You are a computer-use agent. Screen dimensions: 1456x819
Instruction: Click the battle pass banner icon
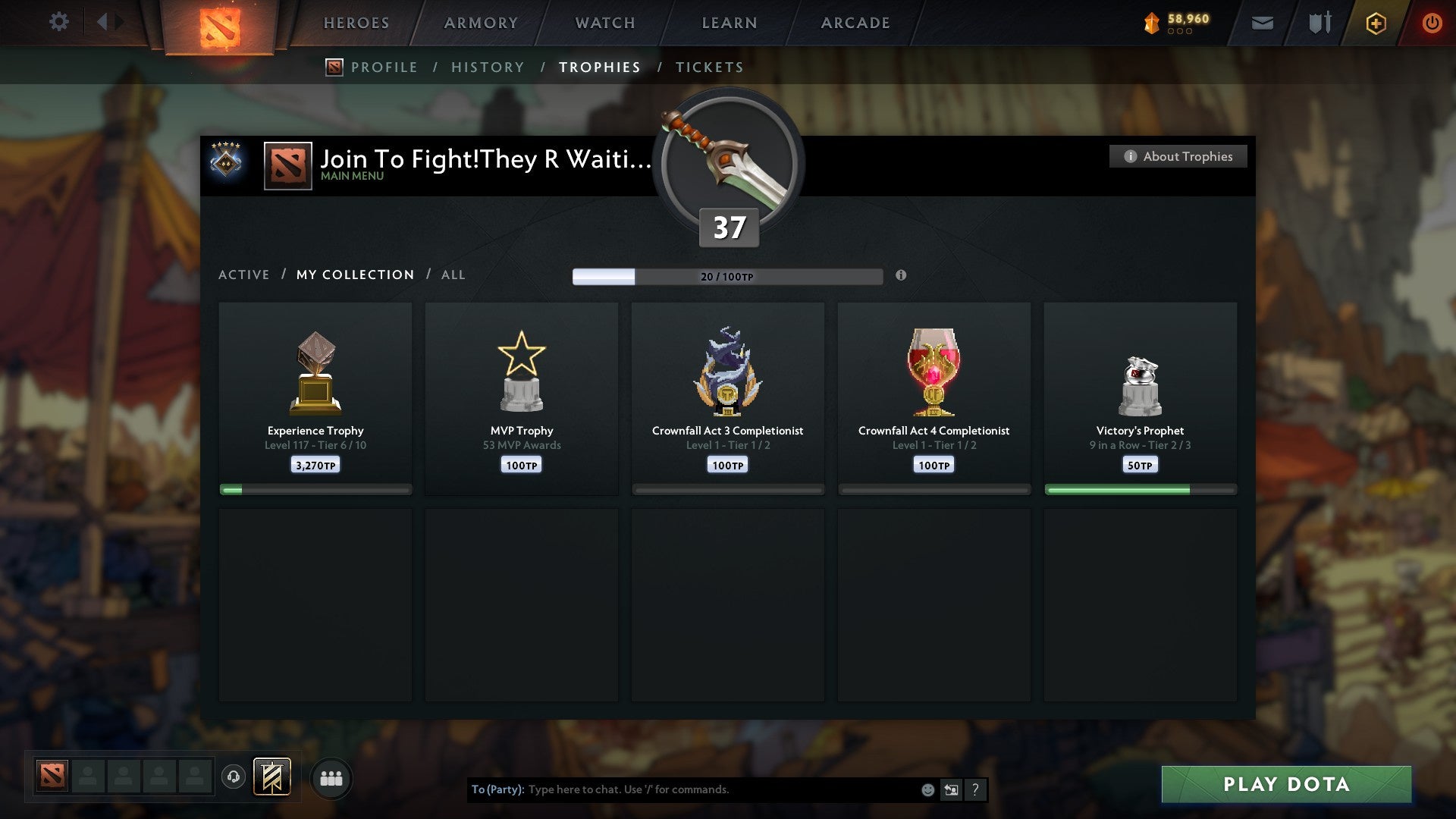(271, 777)
